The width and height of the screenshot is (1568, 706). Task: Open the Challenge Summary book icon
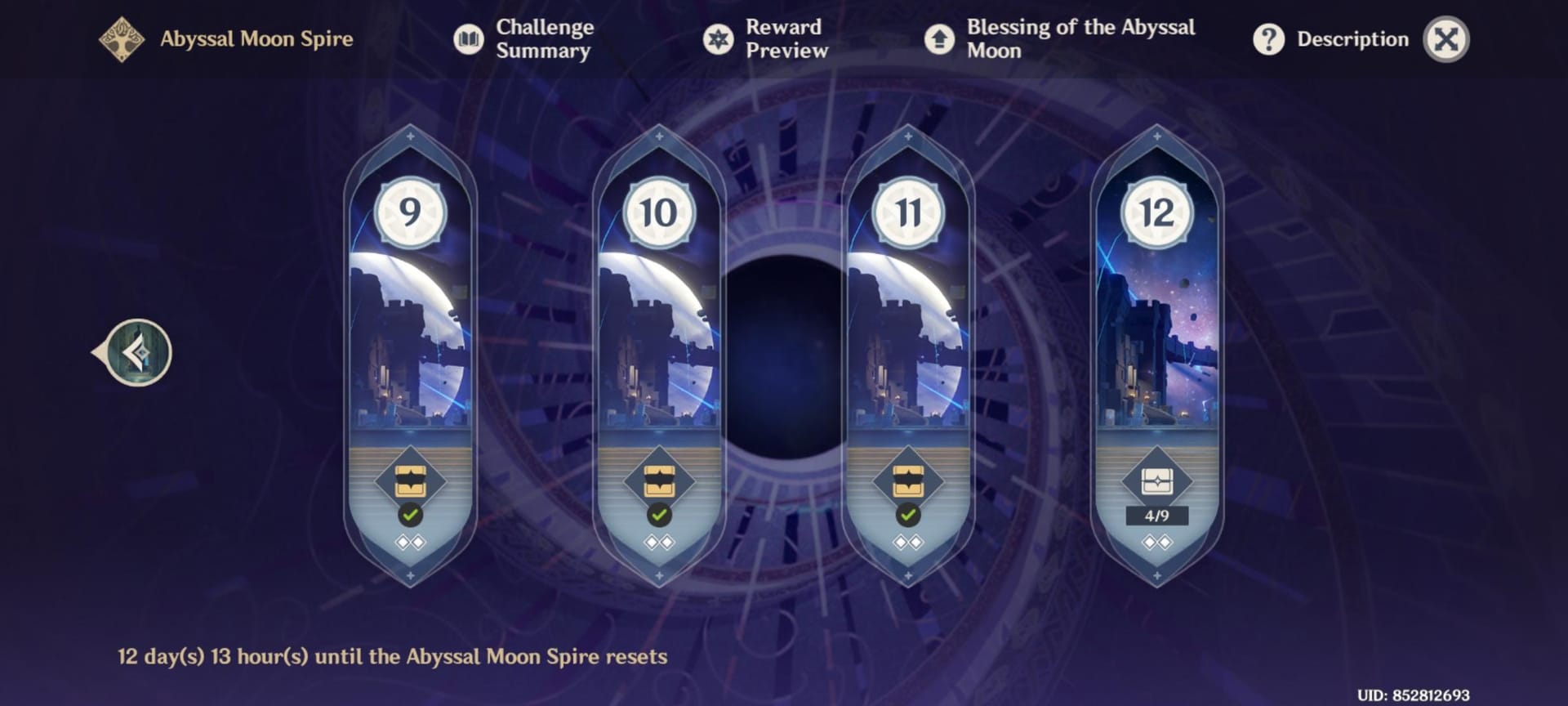point(468,38)
